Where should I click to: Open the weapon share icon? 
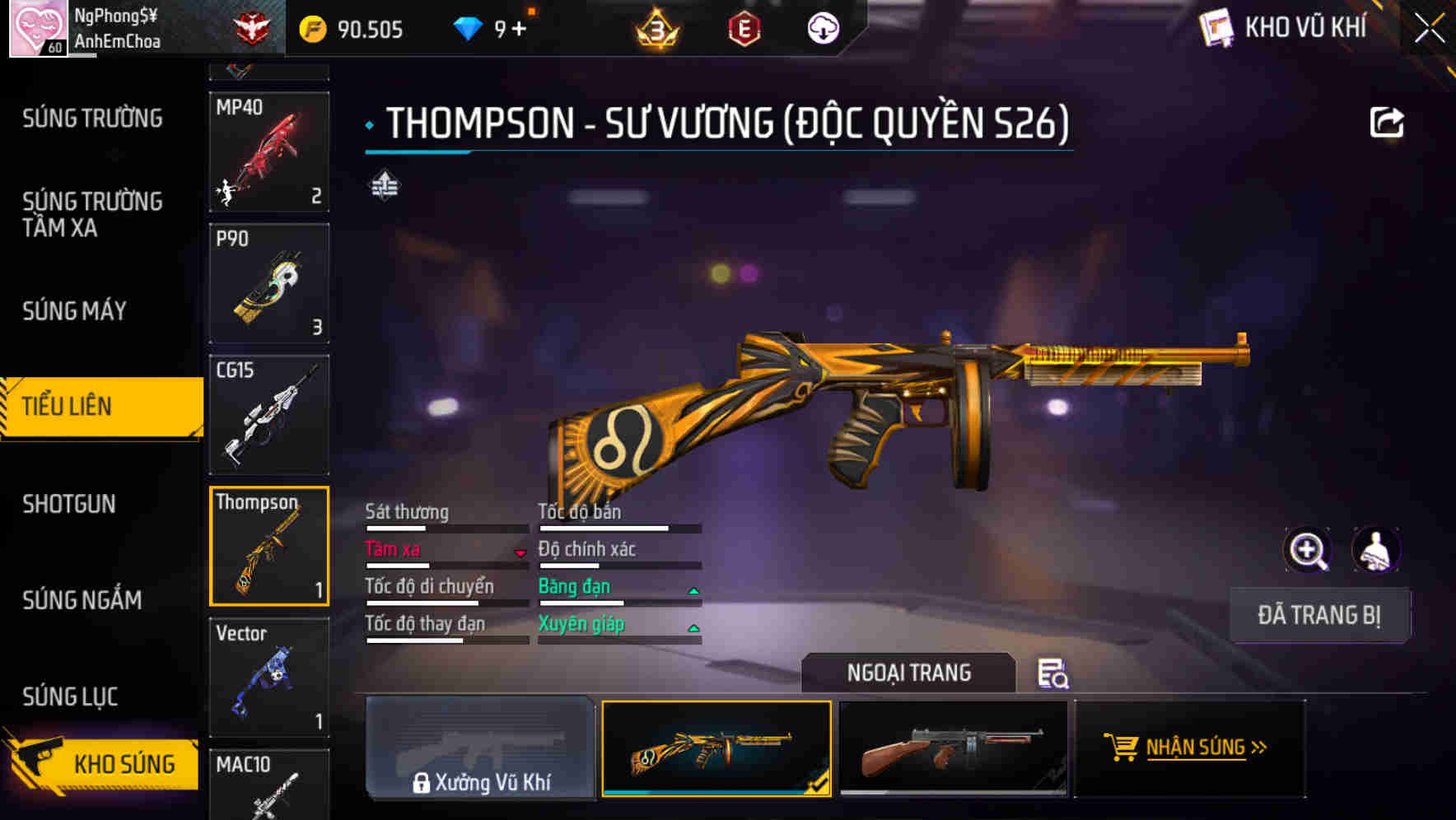(1387, 121)
